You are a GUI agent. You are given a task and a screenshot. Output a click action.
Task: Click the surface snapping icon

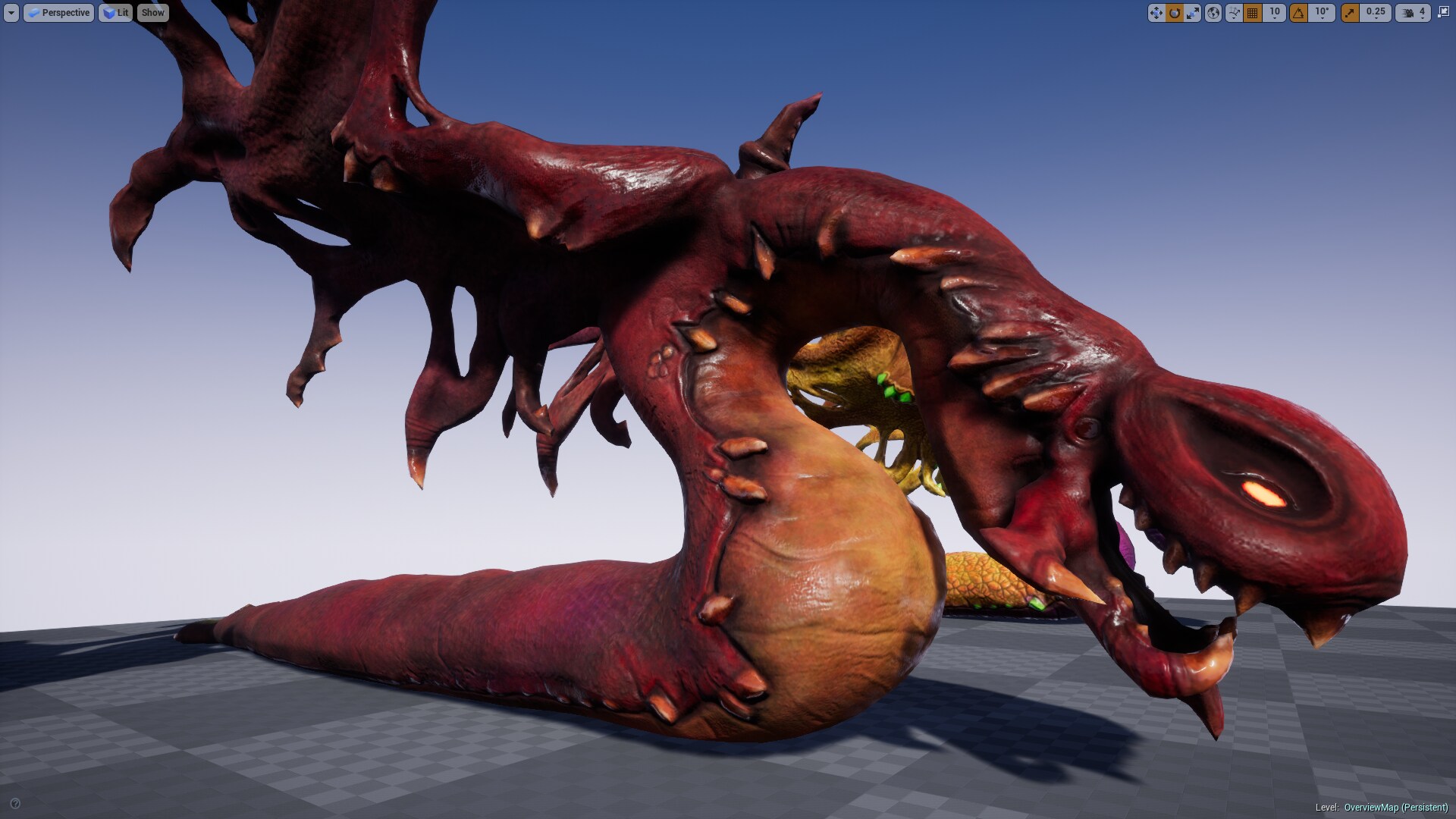pyautogui.click(x=1233, y=12)
